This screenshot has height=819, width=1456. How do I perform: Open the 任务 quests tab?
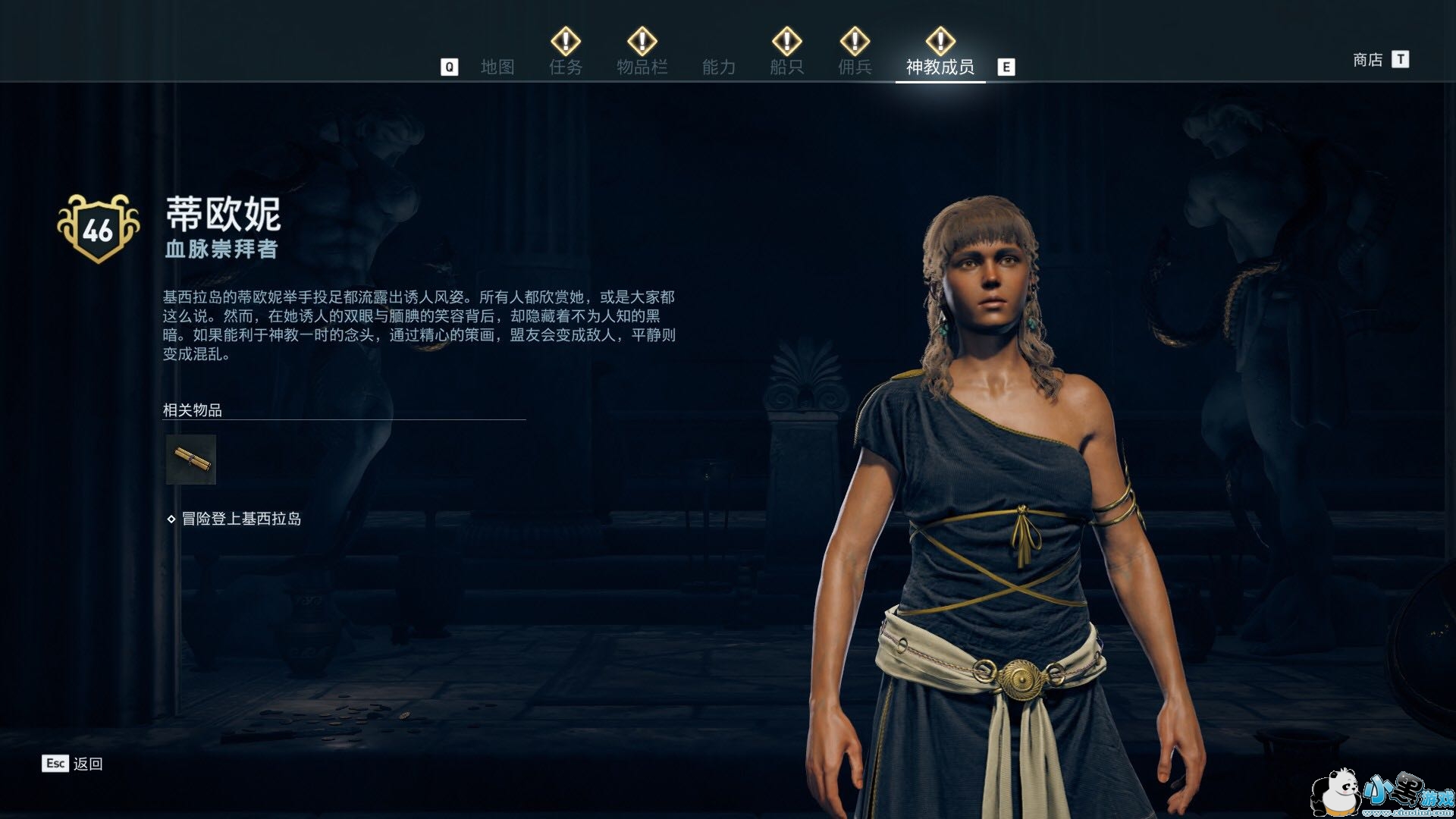(566, 67)
